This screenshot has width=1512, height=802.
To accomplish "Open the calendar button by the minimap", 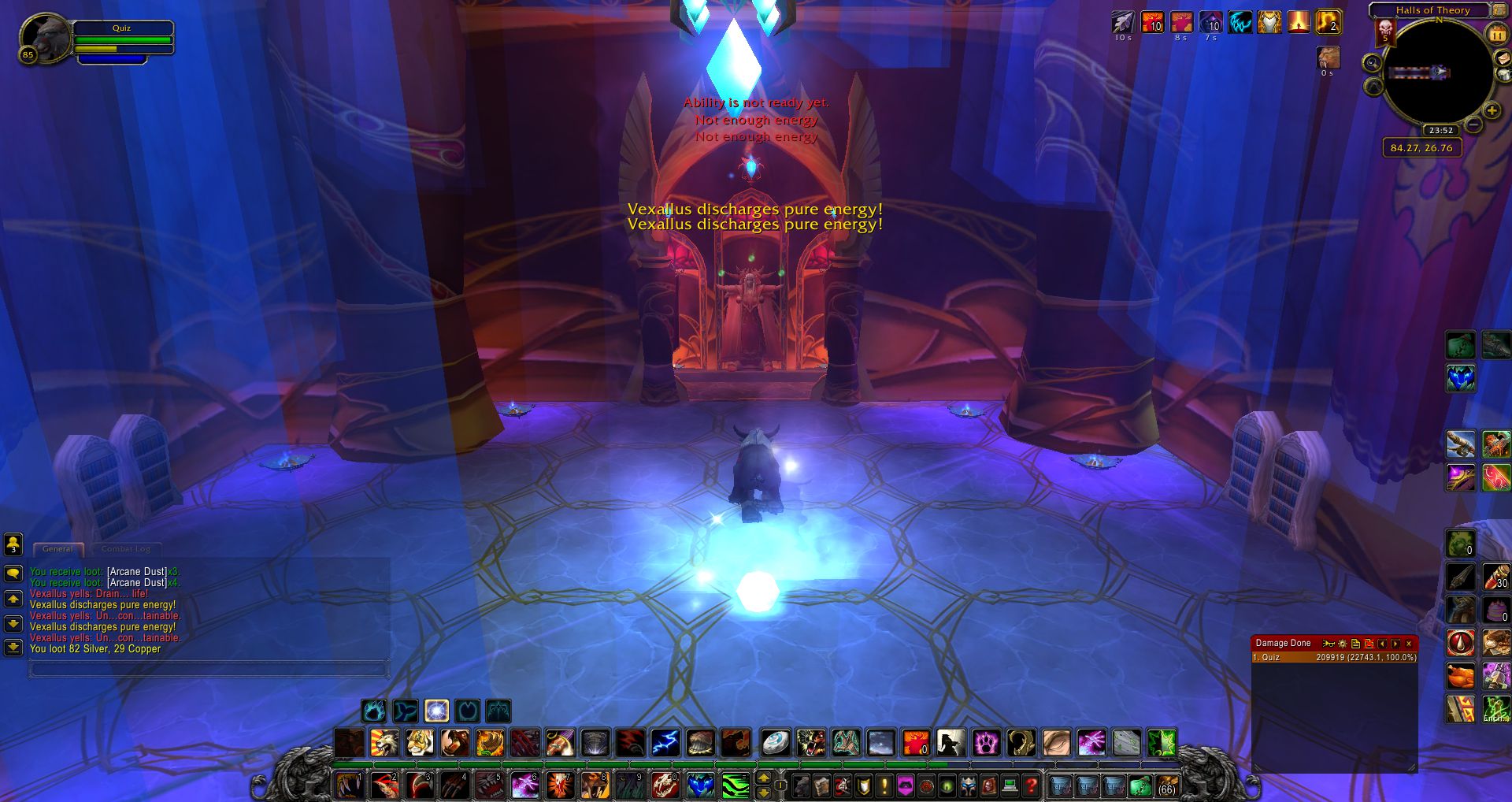I will [1495, 35].
